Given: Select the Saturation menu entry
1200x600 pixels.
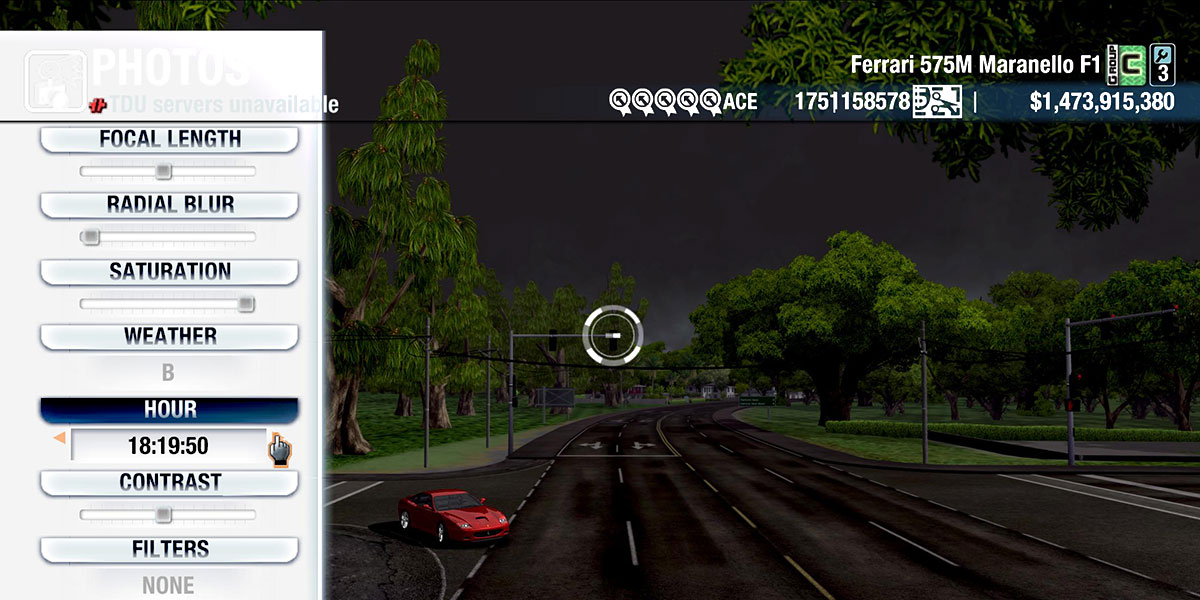Looking at the screenshot, I should point(169,271).
